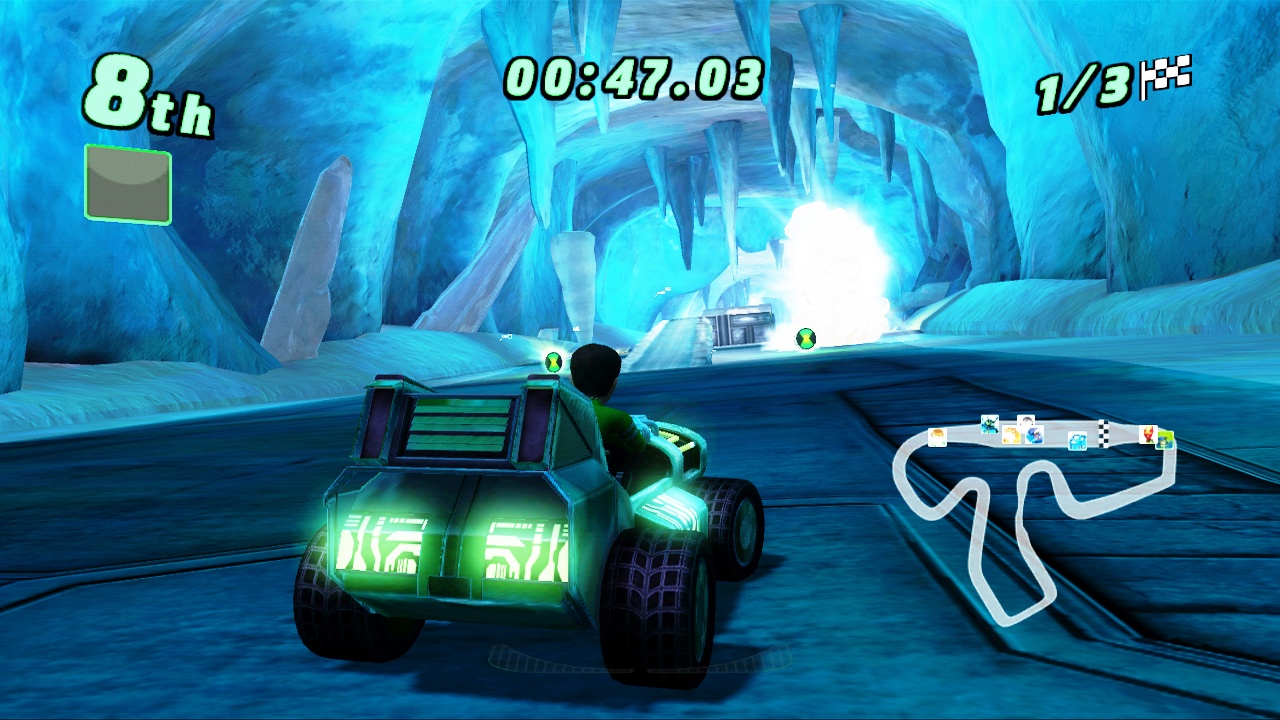Select the checkered finish marker on the minimap
The width and height of the screenshot is (1280, 720).
click(1103, 432)
